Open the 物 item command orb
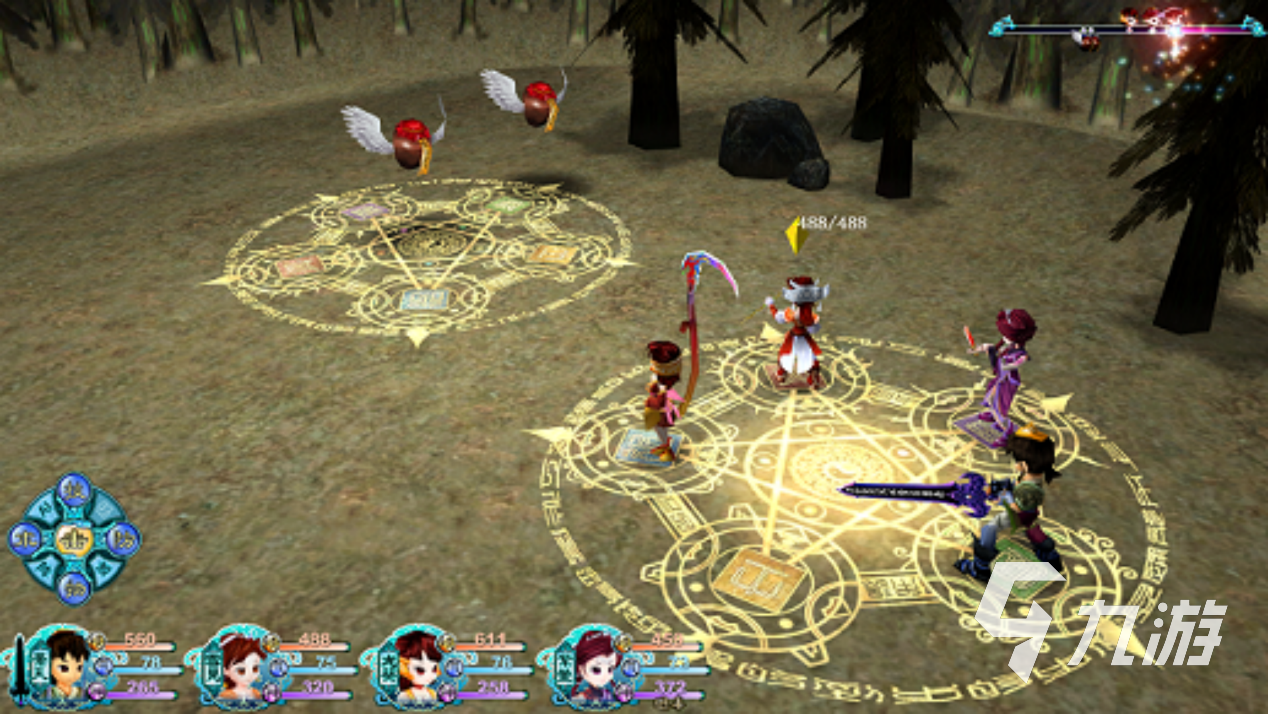 (x=75, y=588)
